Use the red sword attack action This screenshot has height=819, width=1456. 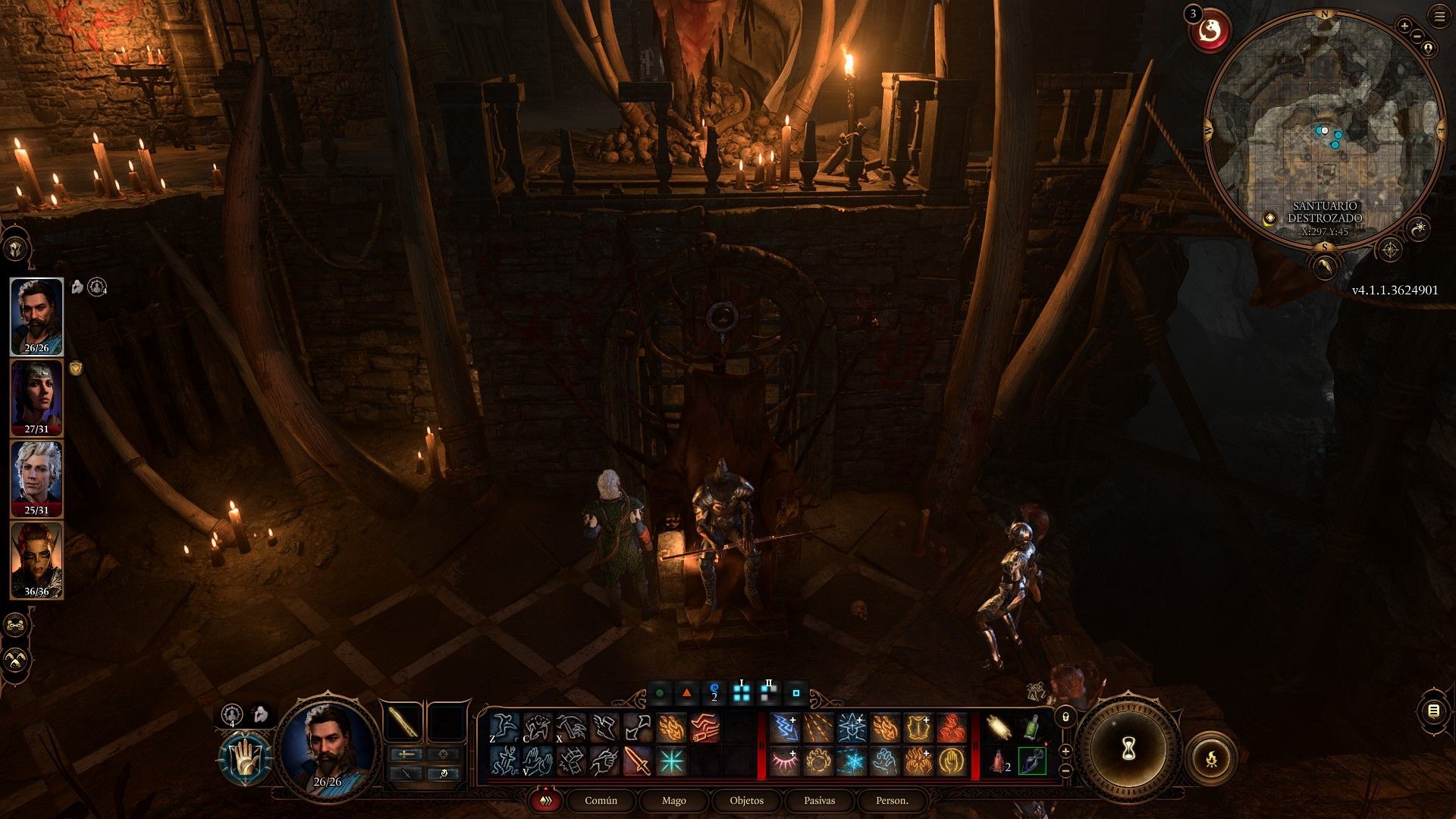point(638,761)
